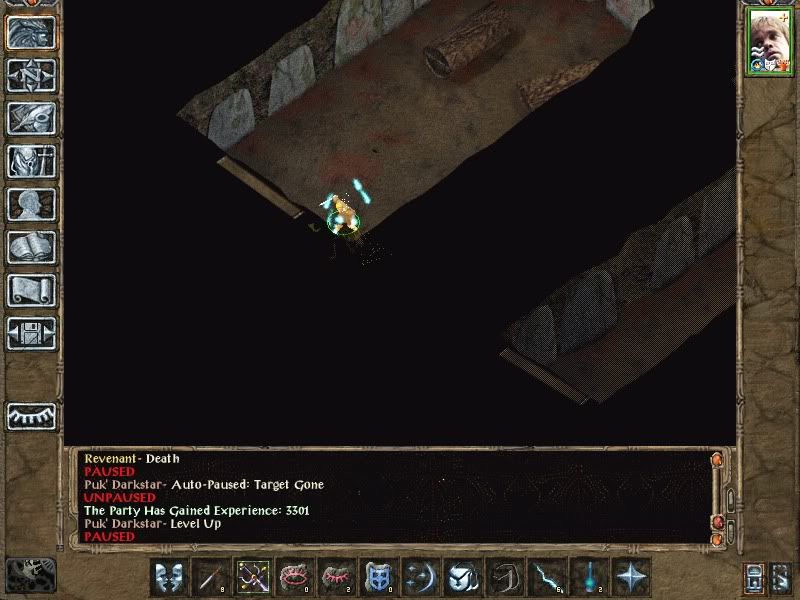The width and height of the screenshot is (800, 600).
Task: Click the red-framed select-all party button
Action: (755, 577)
